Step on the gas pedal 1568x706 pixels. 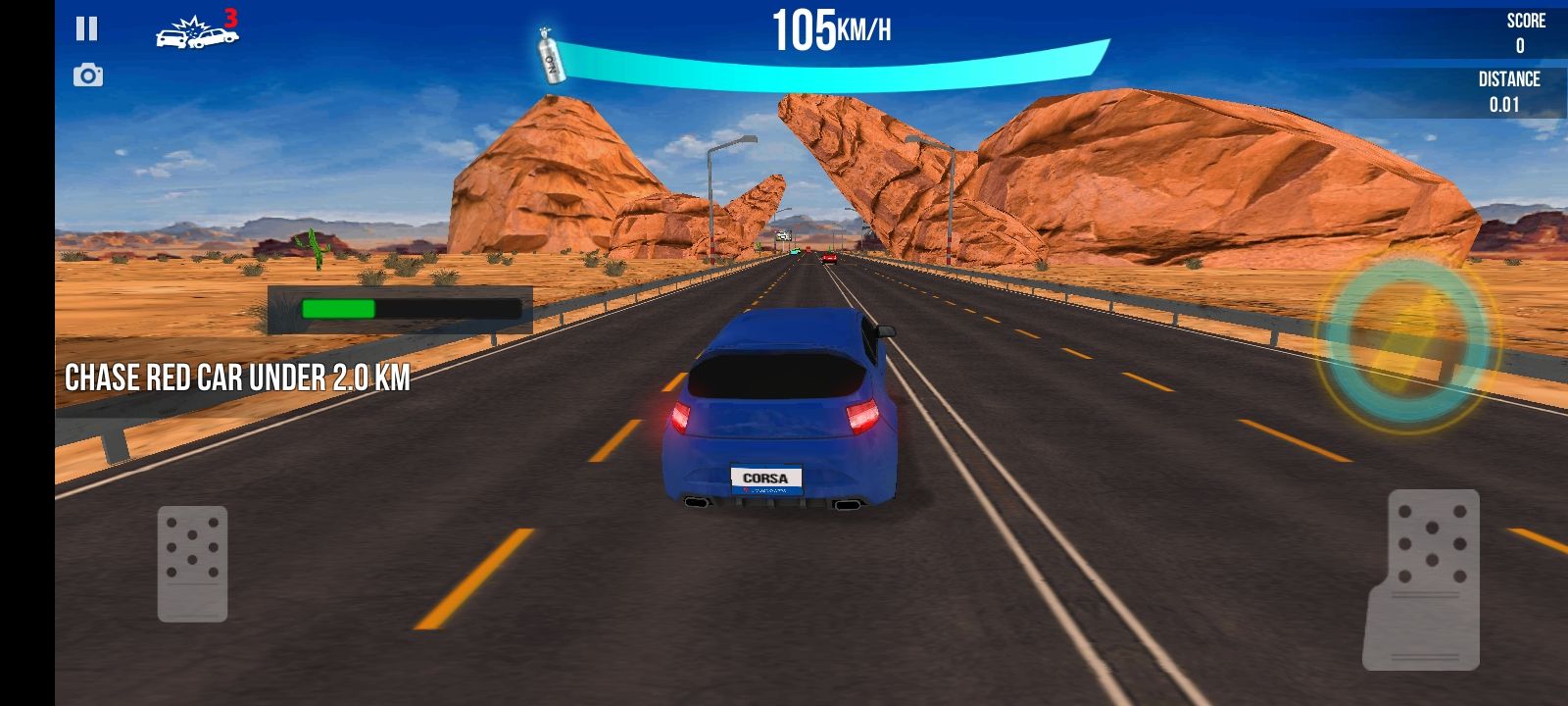[x=1426, y=579]
